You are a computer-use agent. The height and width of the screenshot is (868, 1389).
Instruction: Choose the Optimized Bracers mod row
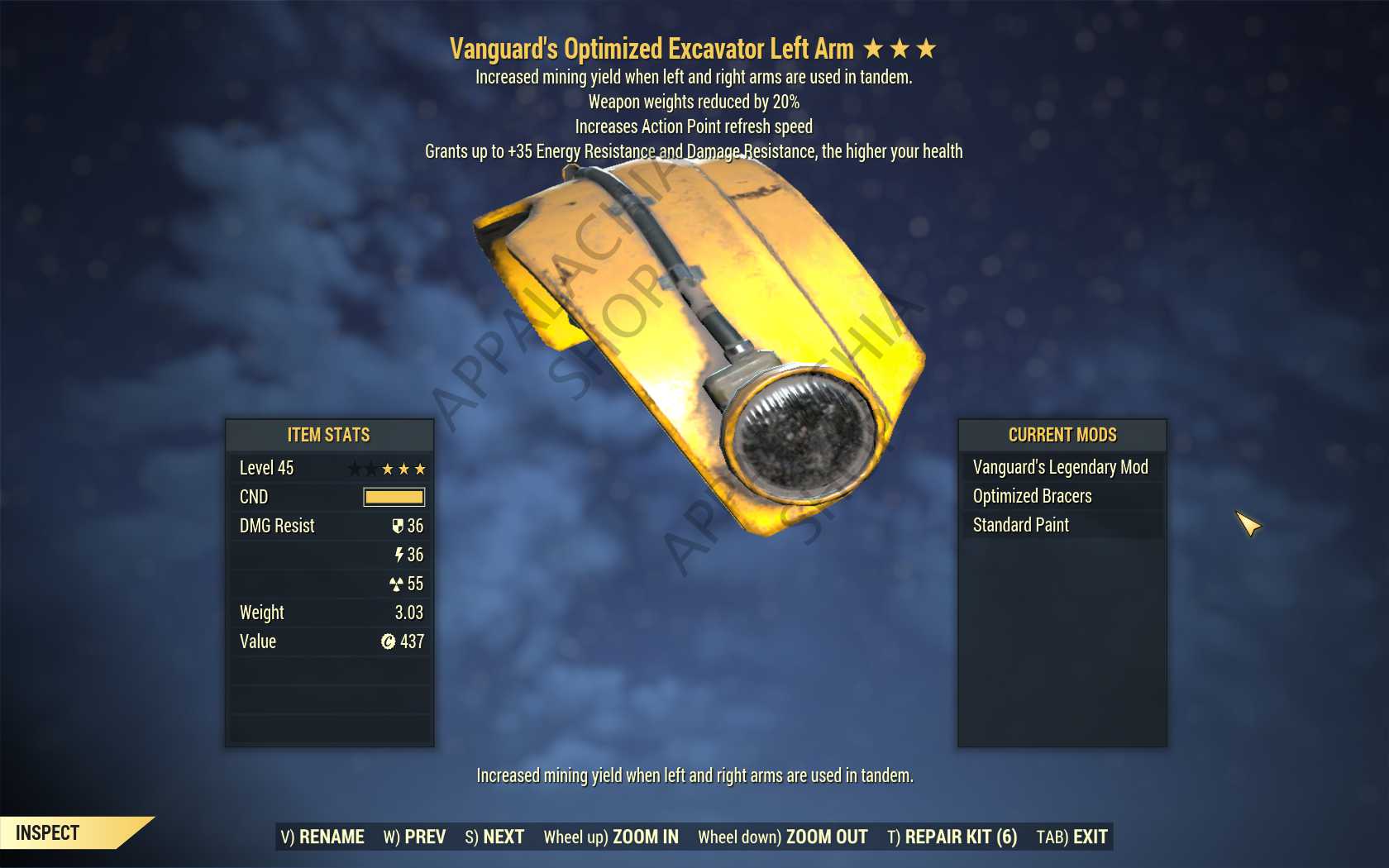[1032, 496]
